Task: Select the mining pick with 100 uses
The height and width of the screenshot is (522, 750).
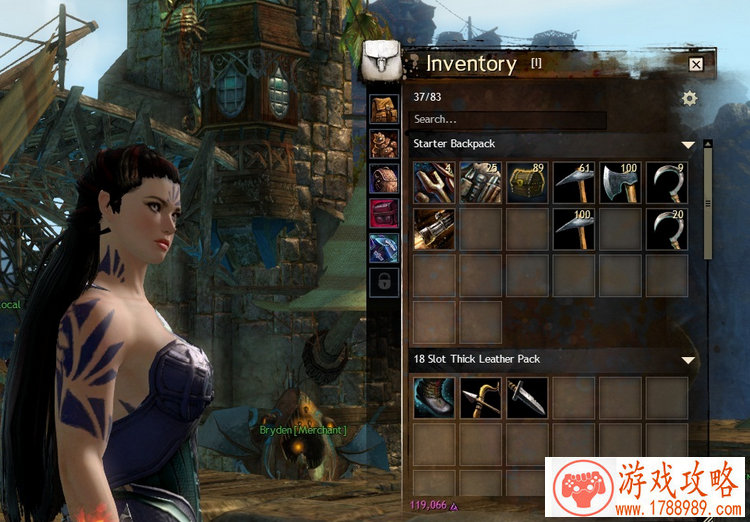Action: pyautogui.click(x=574, y=229)
